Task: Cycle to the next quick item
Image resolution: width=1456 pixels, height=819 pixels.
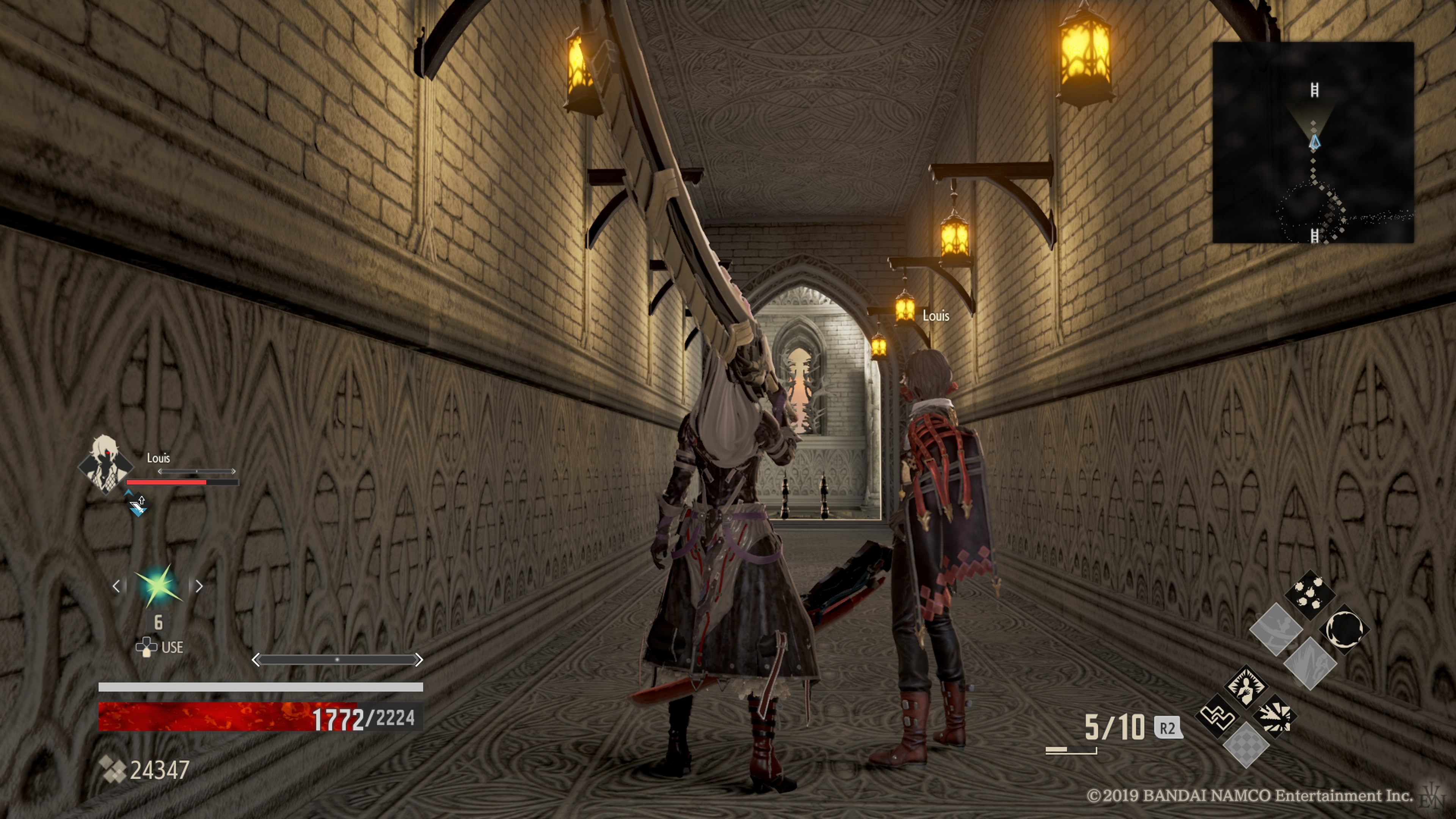Action: pos(199,586)
